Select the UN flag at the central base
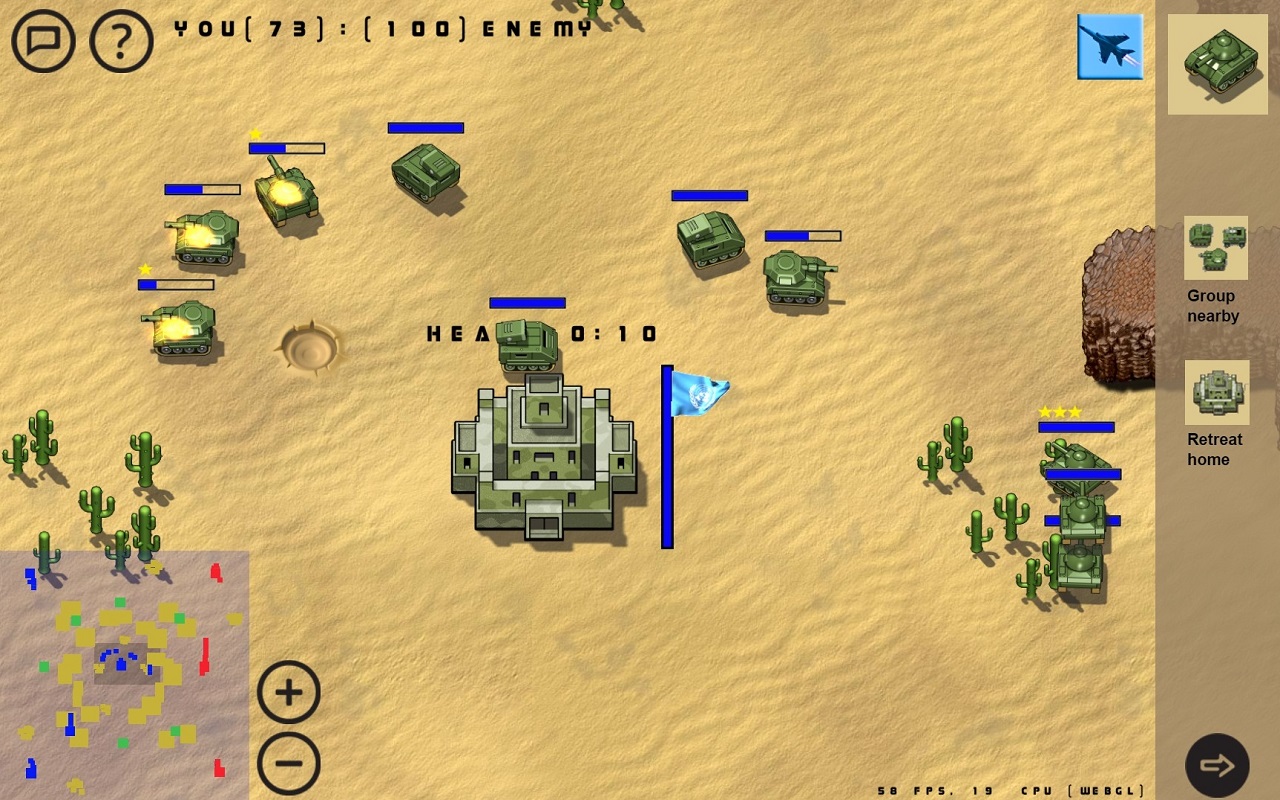The width and height of the screenshot is (1280, 800). (x=698, y=395)
